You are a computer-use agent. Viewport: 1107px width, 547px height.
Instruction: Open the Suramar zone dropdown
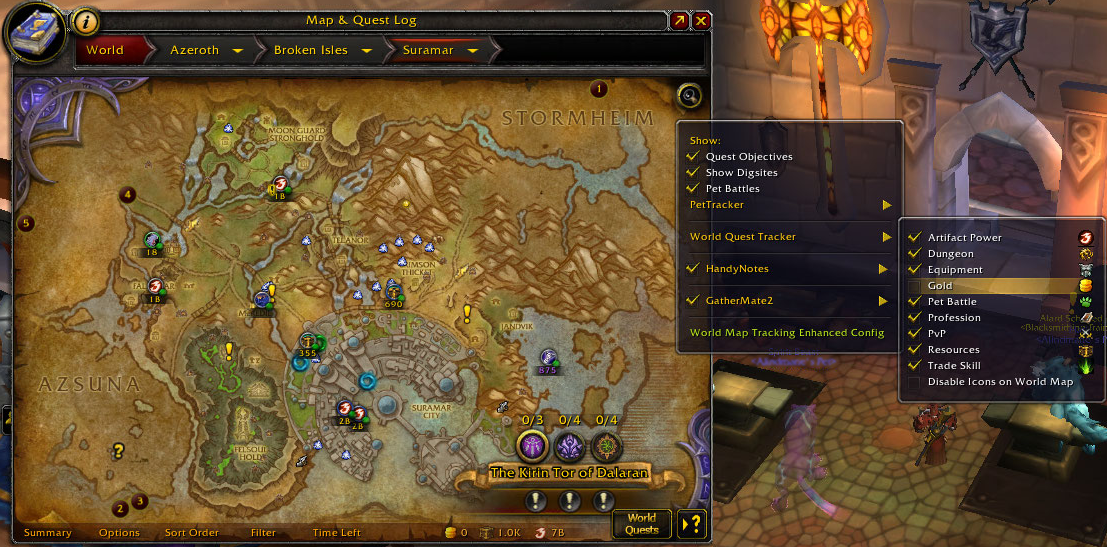pyautogui.click(x=472, y=50)
